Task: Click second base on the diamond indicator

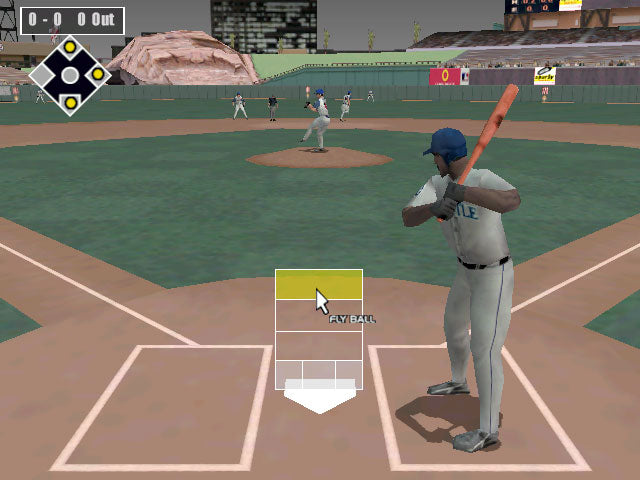Action: tap(70, 46)
